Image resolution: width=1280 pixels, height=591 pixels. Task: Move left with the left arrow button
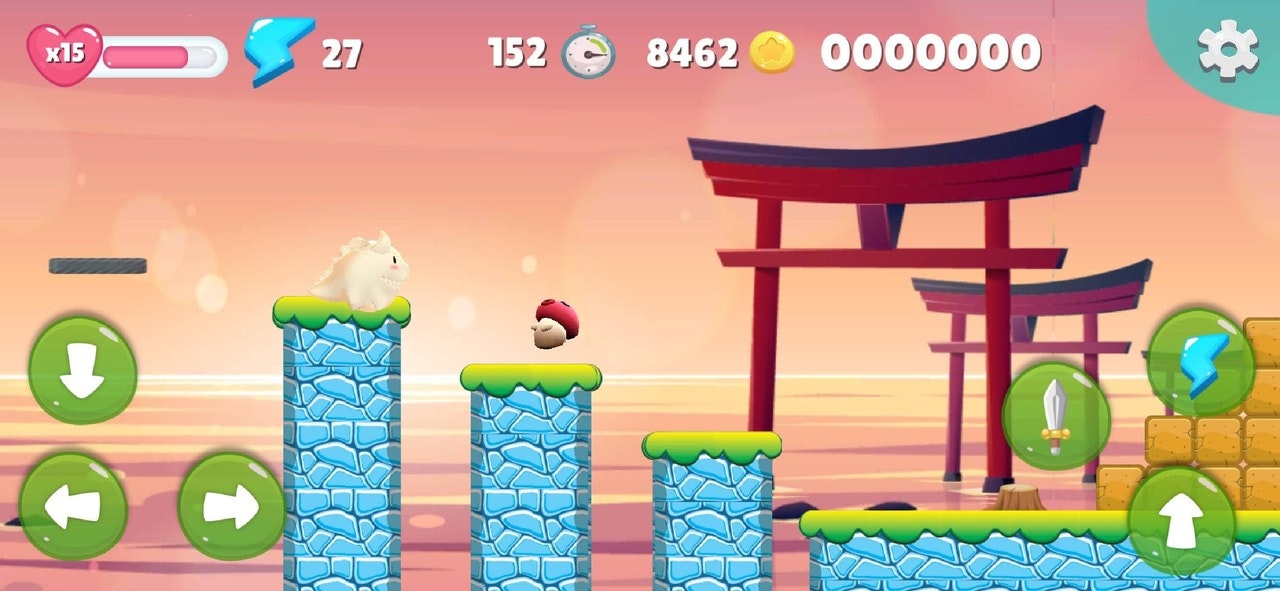73,506
